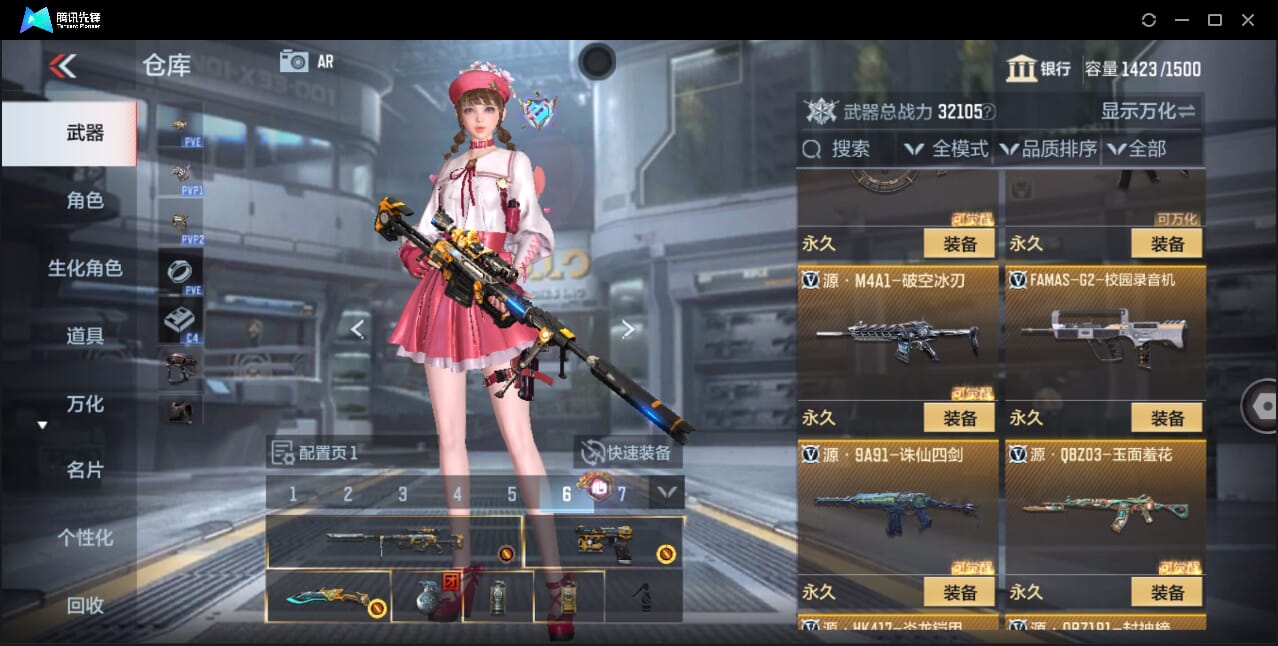1278x646 pixels.
Task: Go back using the double-arrow button
Action: click(x=62, y=66)
